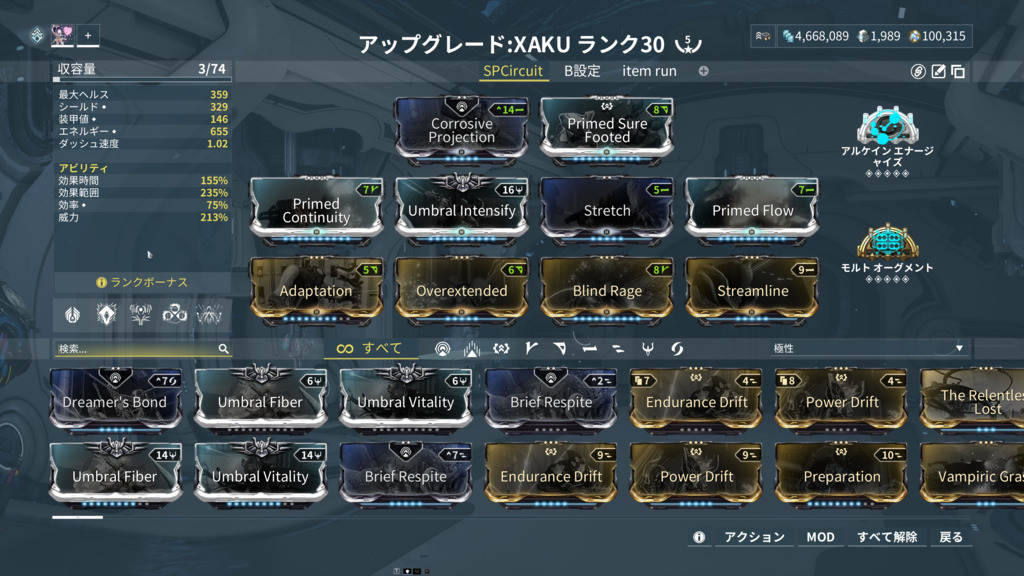Image resolution: width=1024 pixels, height=576 pixels.
Task: Open the アクション menu
Action: click(x=753, y=537)
